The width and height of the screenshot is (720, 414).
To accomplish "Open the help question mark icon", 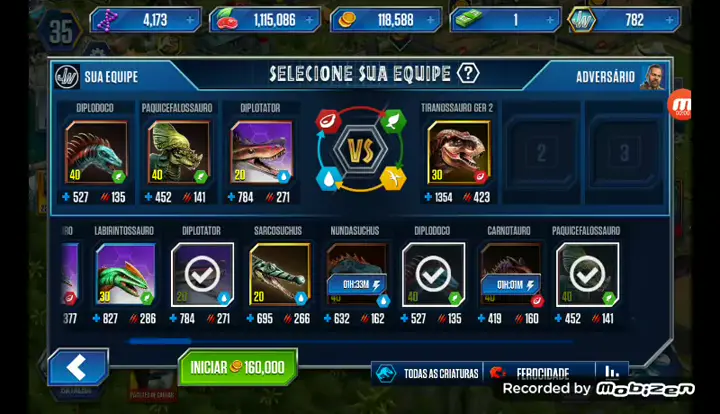I will [x=468, y=74].
